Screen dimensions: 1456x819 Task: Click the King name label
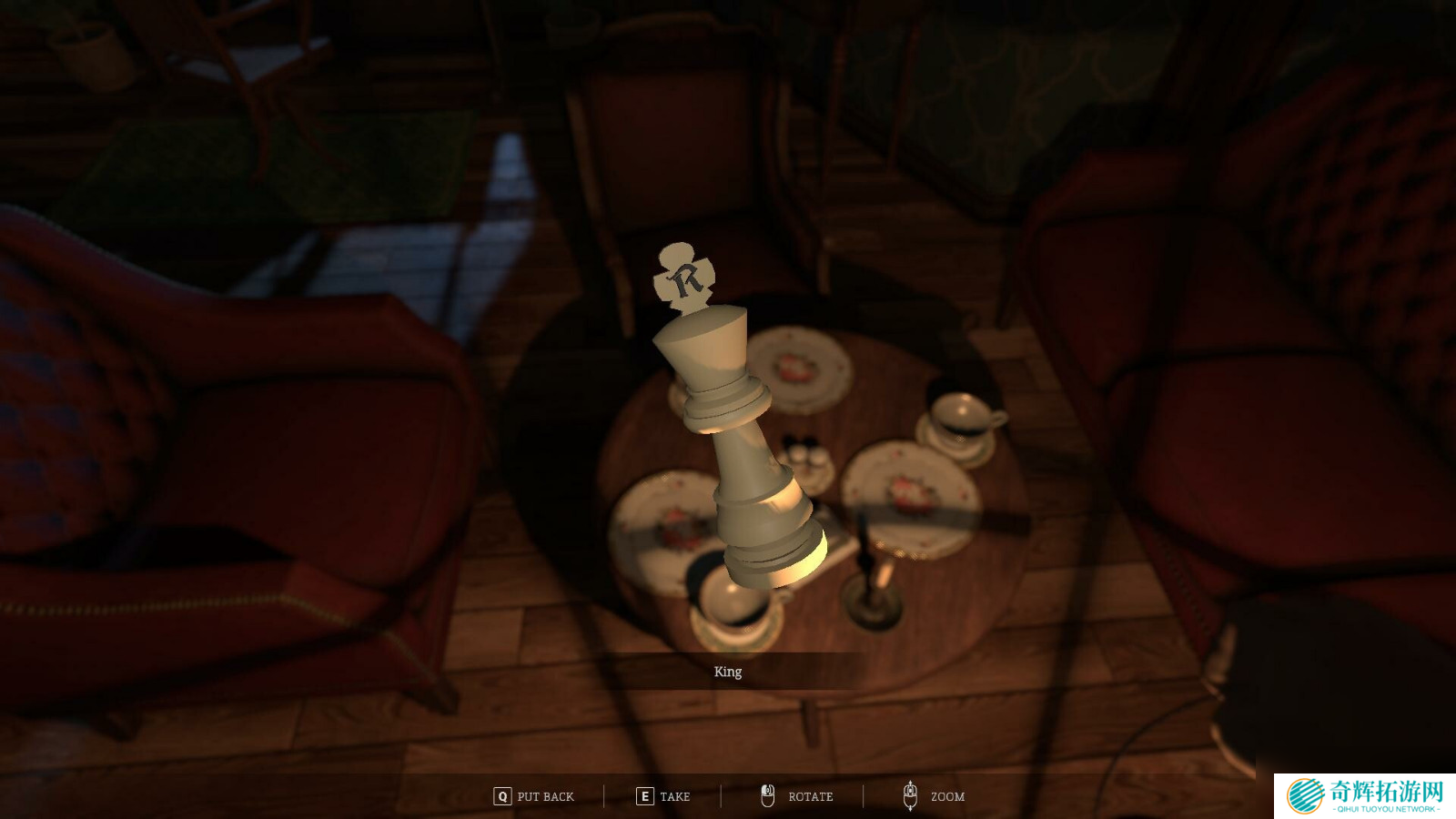coord(727,672)
